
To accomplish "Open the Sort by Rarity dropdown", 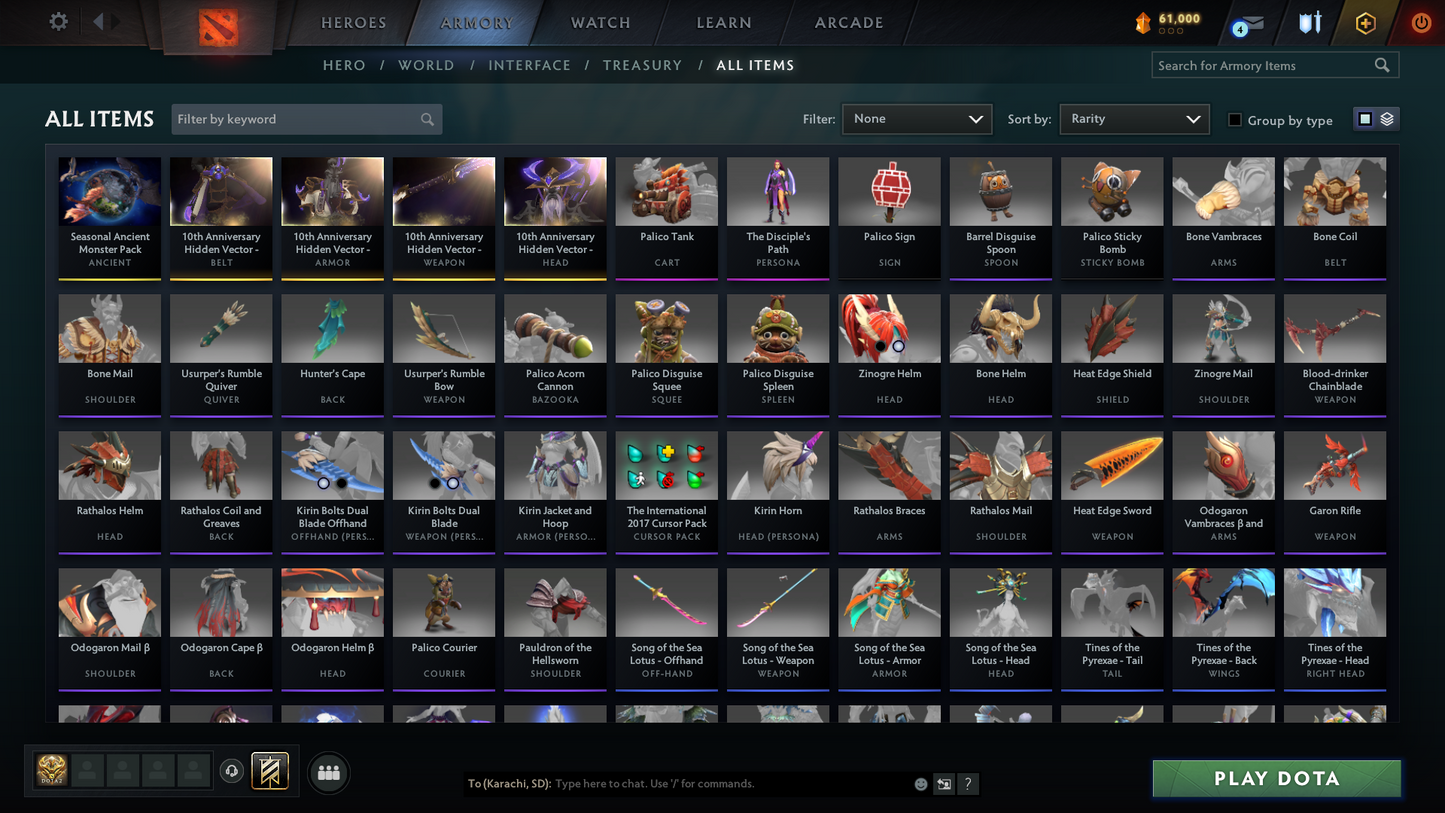I will click(1134, 118).
